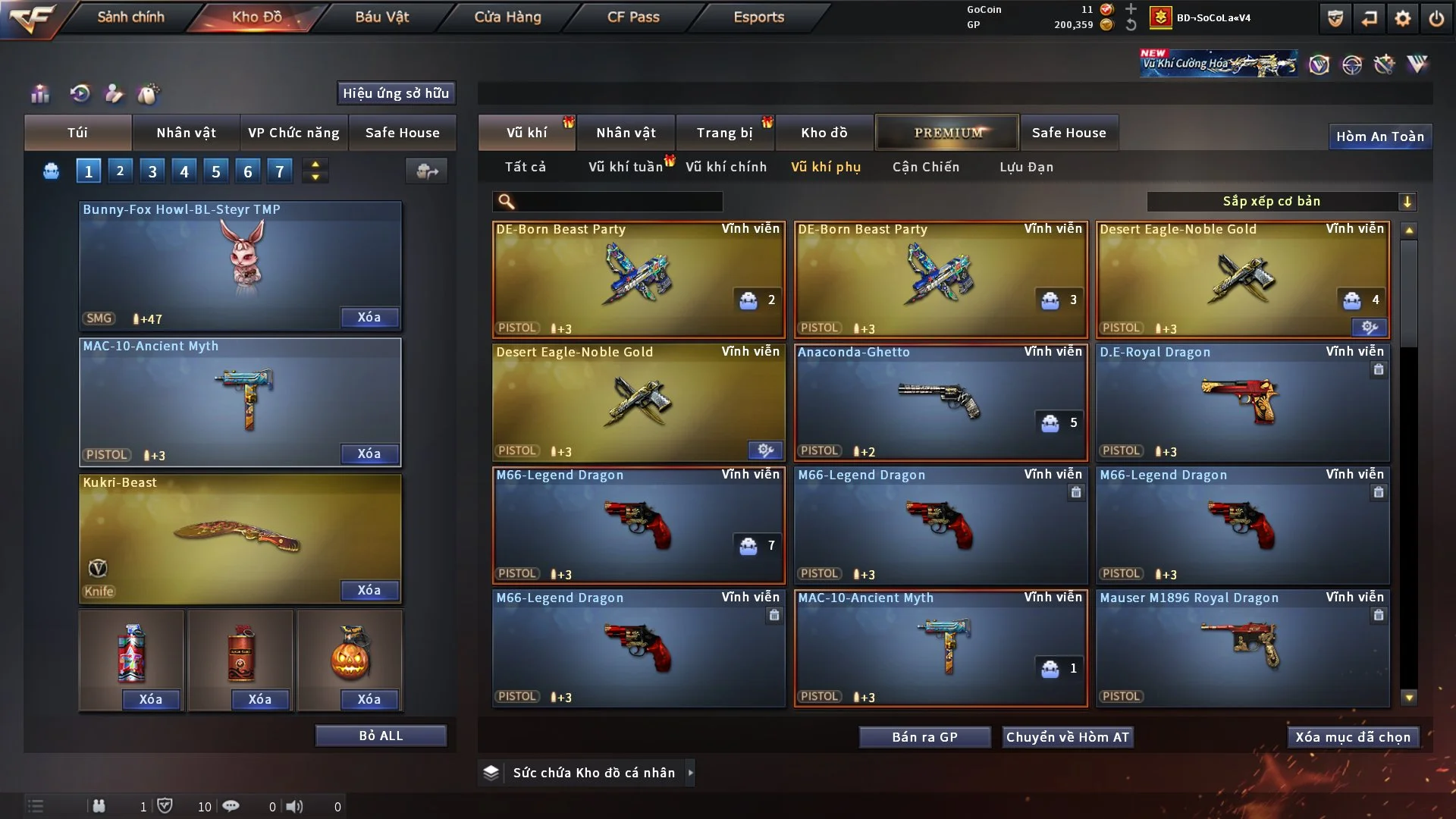Viewport: 1456px width, 819px height.
Task: Click the purchase history circular-arrow icon
Action: 79,94
